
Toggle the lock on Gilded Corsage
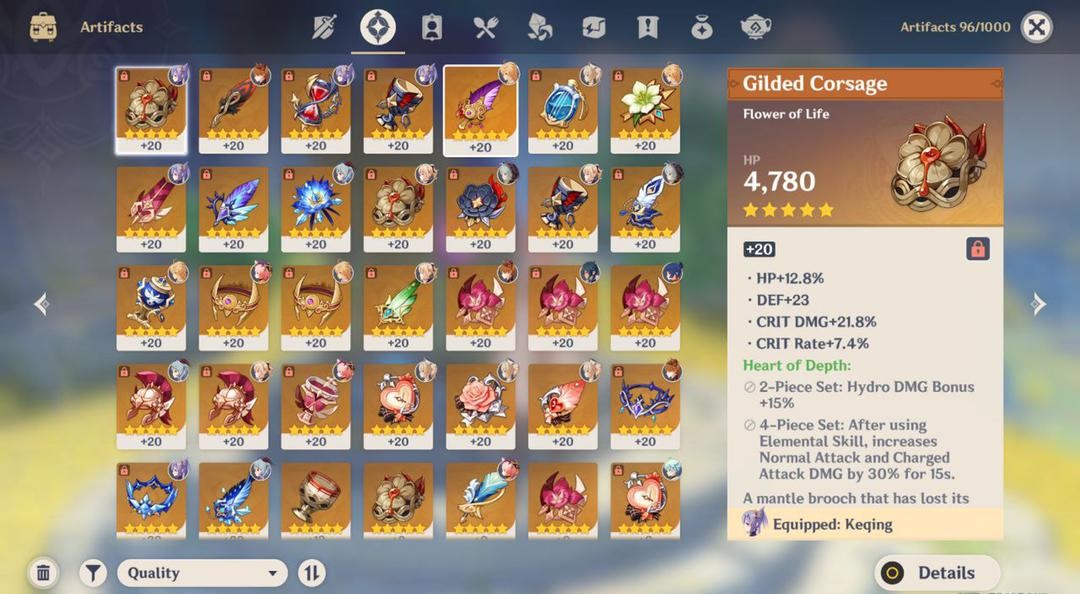[978, 249]
